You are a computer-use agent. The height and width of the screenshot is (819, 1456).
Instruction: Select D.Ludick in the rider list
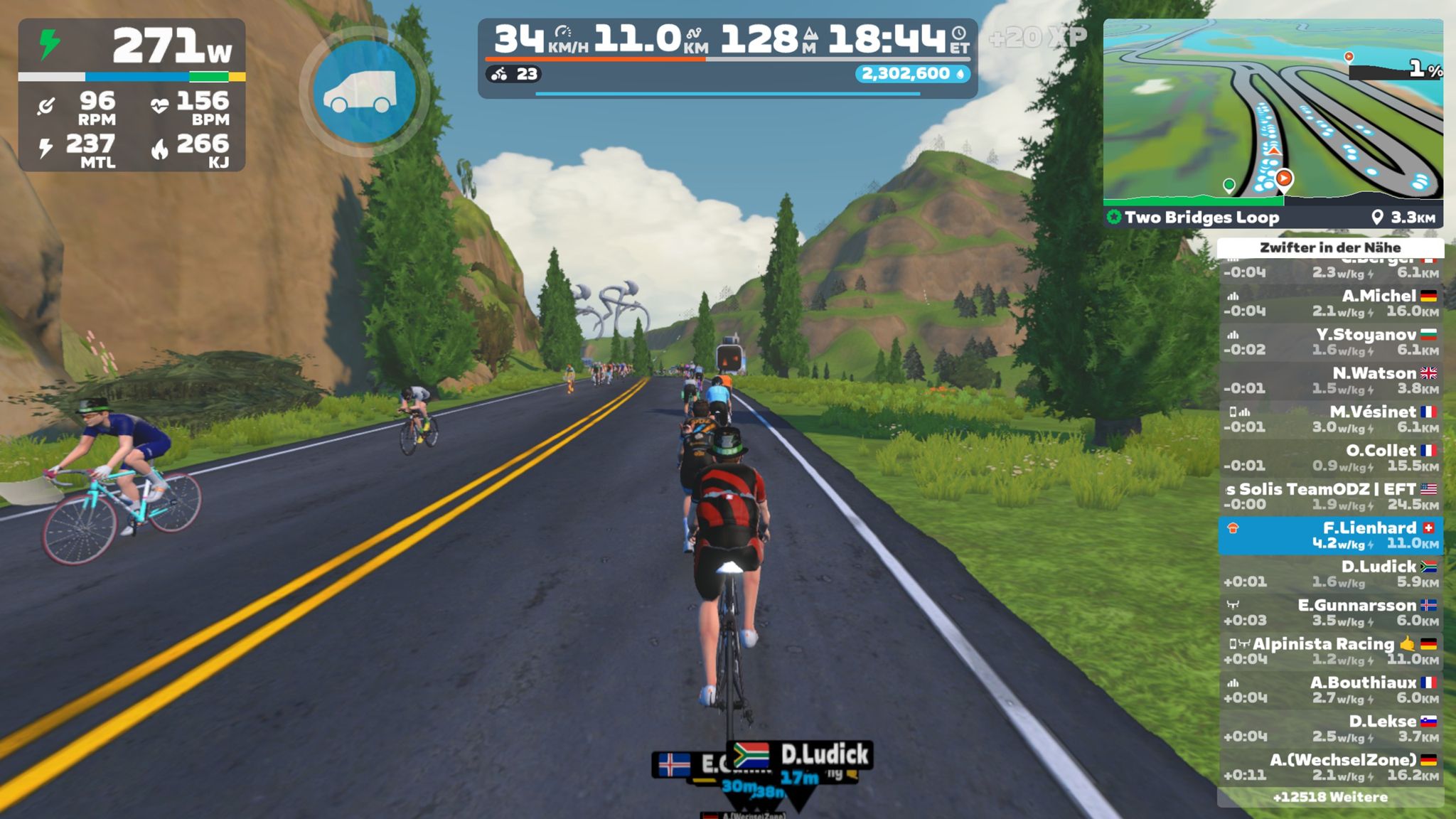click(1329, 574)
